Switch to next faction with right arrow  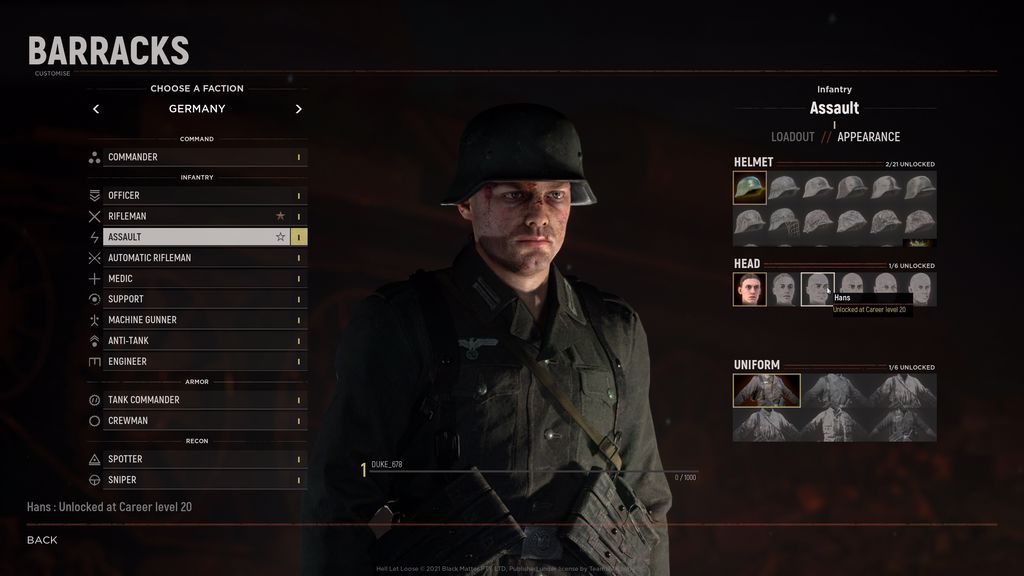[x=298, y=109]
